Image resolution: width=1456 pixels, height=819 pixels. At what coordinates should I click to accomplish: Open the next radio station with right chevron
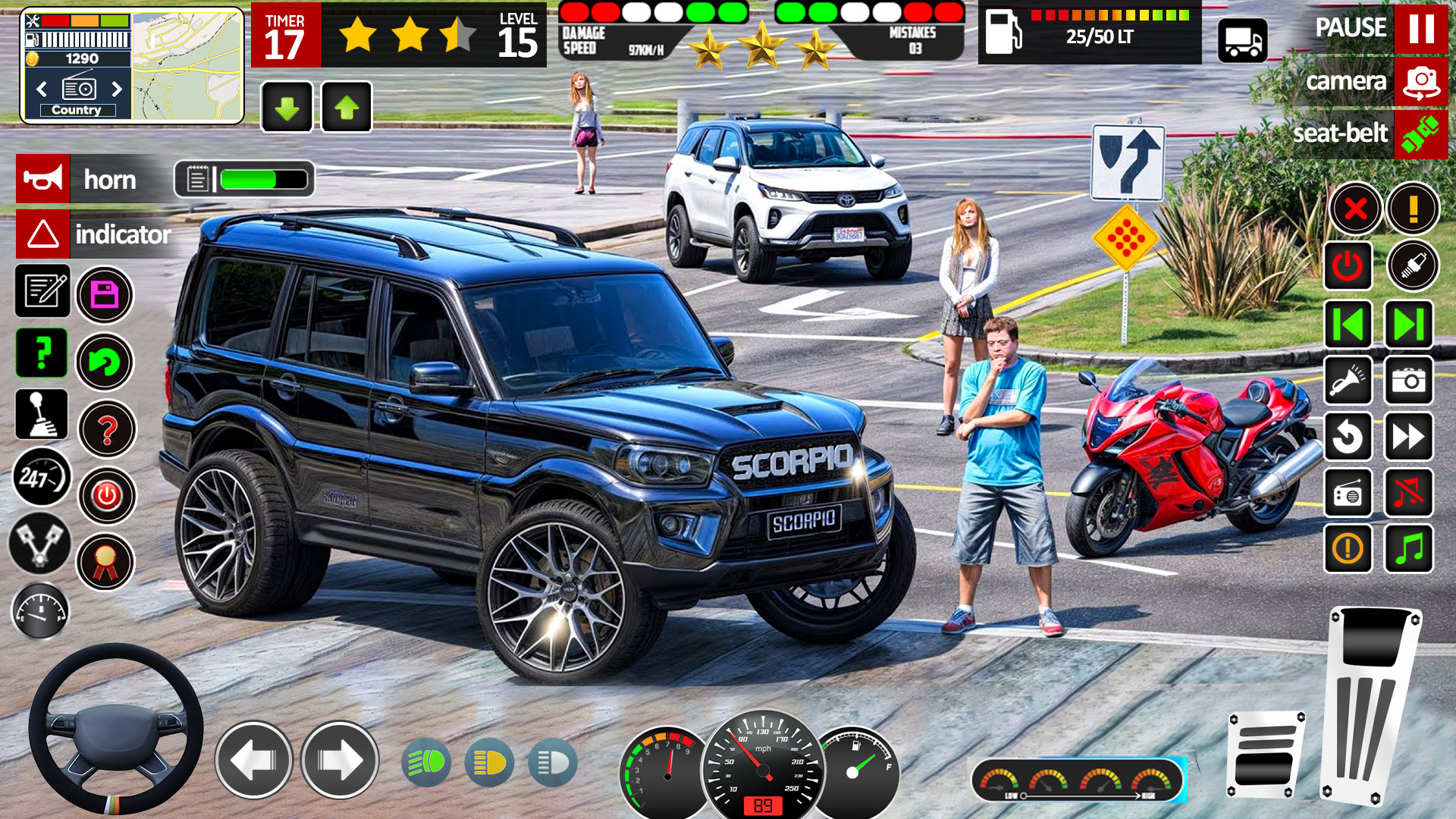pyautogui.click(x=118, y=89)
